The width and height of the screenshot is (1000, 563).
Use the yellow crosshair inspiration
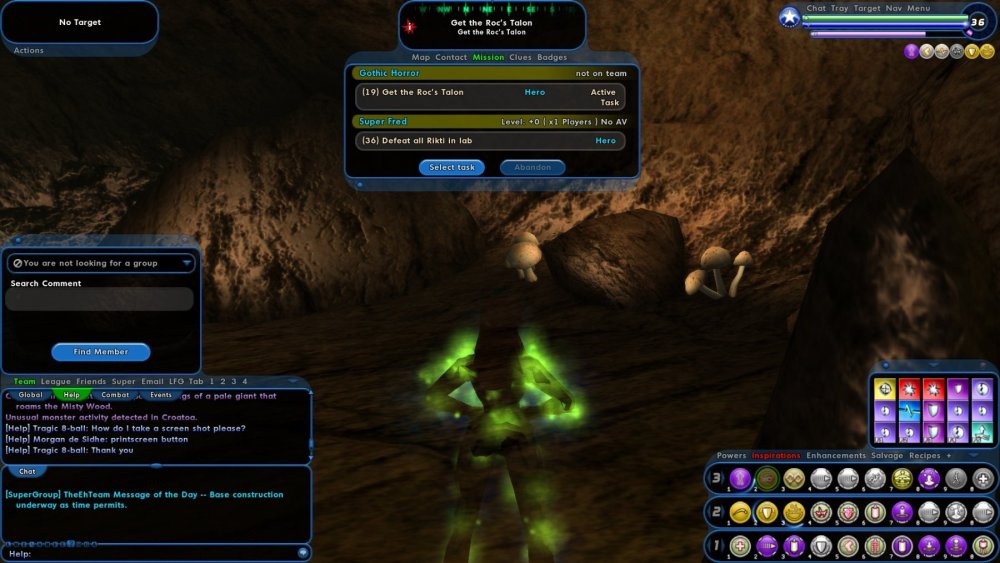(x=884, y=389)
